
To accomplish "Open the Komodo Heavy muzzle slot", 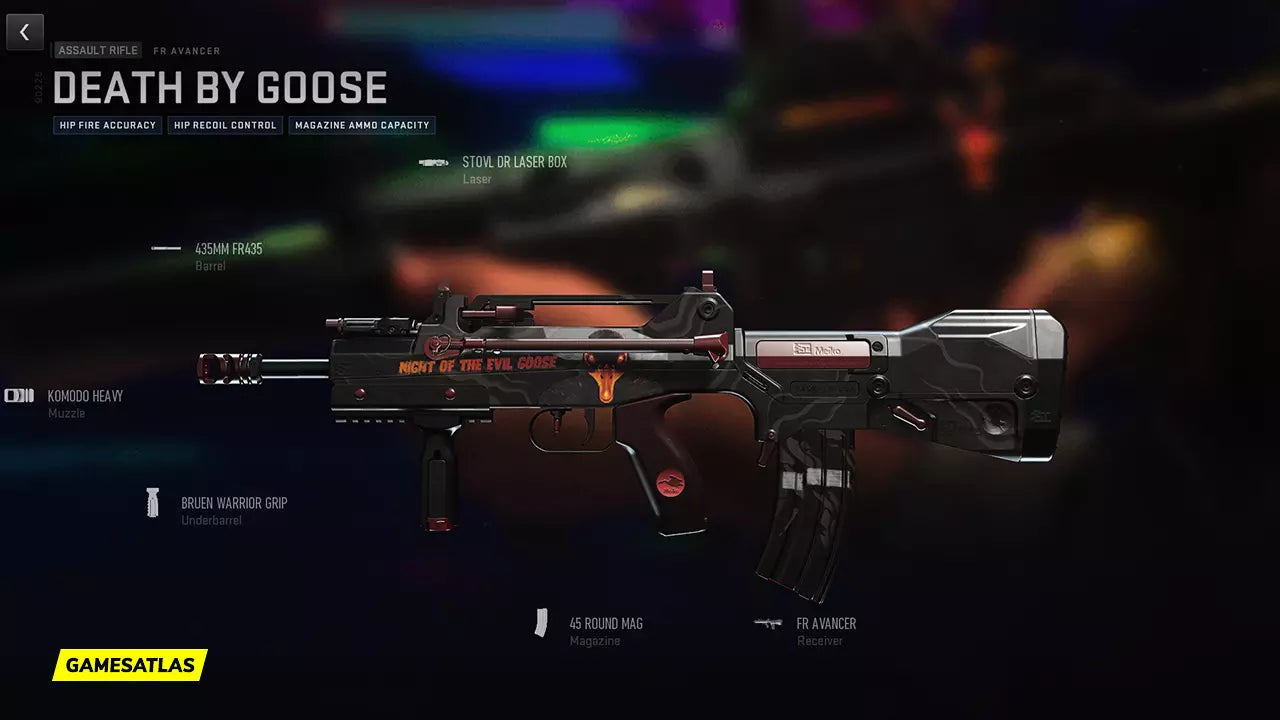I will [84, 396].
